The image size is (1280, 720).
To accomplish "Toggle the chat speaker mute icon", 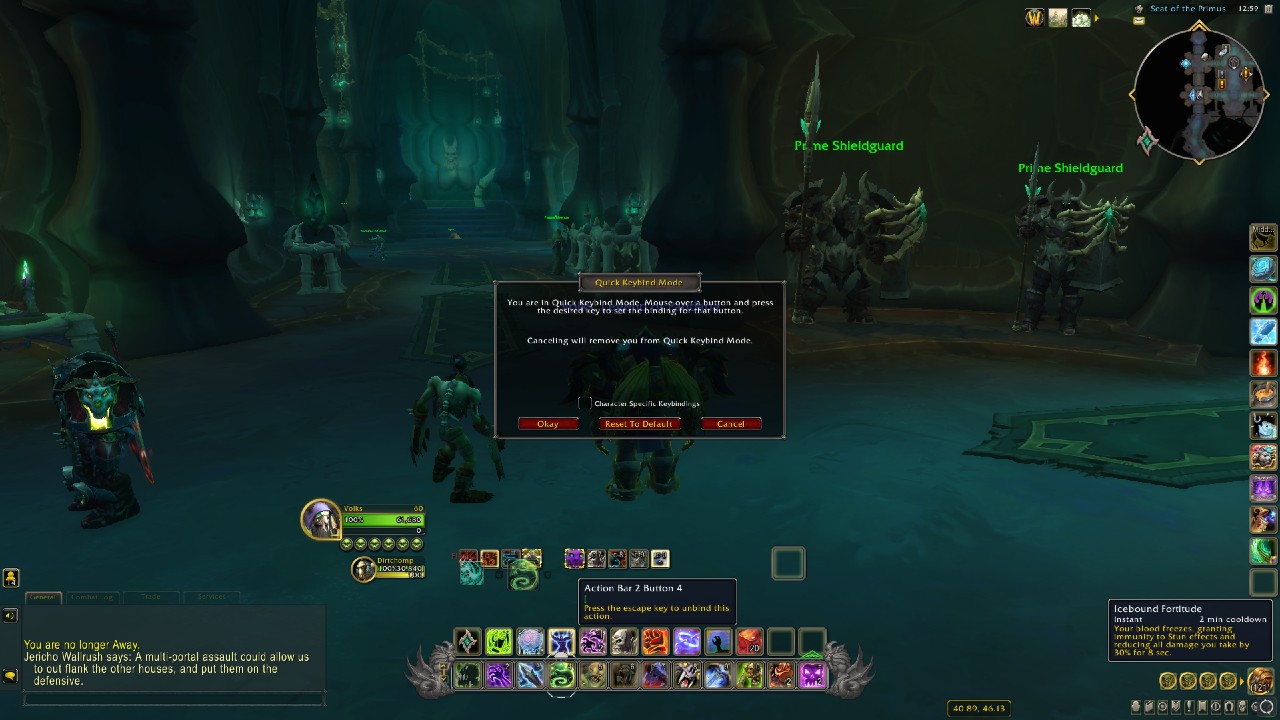I will click(x=9, y=616).
